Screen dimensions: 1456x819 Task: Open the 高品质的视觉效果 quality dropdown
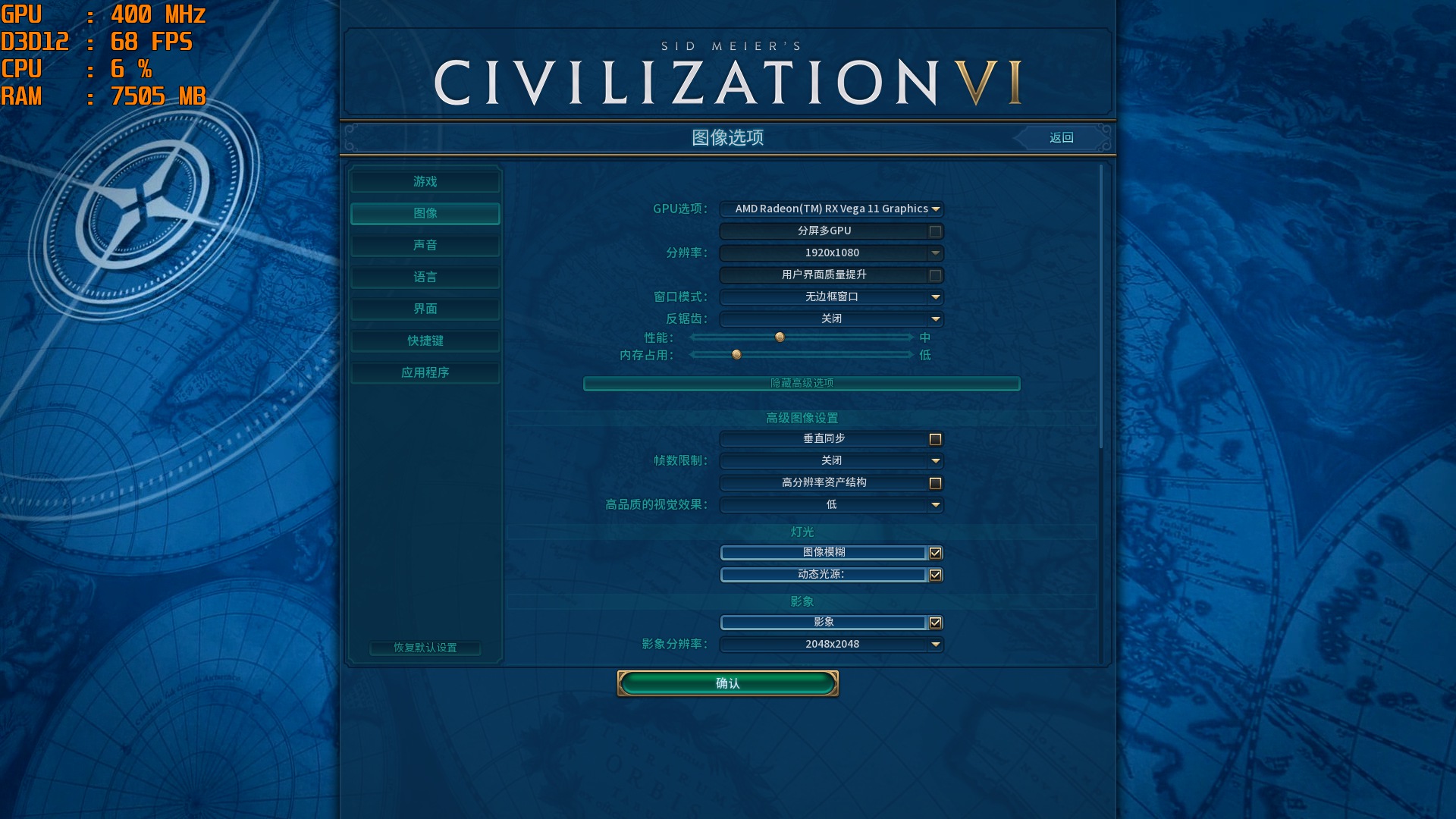tap(830, 504)
